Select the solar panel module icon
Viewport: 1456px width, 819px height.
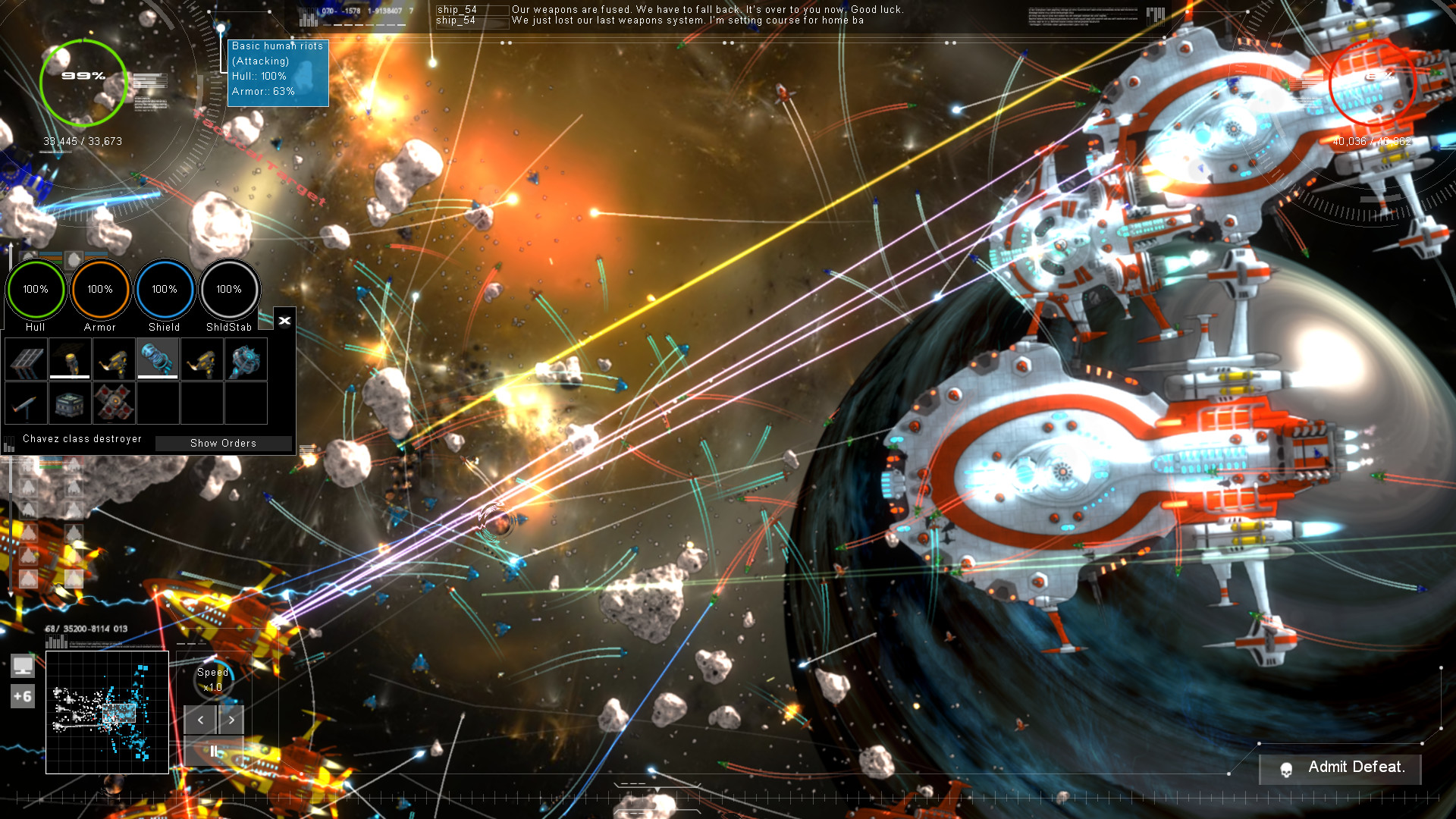point(25,359)
